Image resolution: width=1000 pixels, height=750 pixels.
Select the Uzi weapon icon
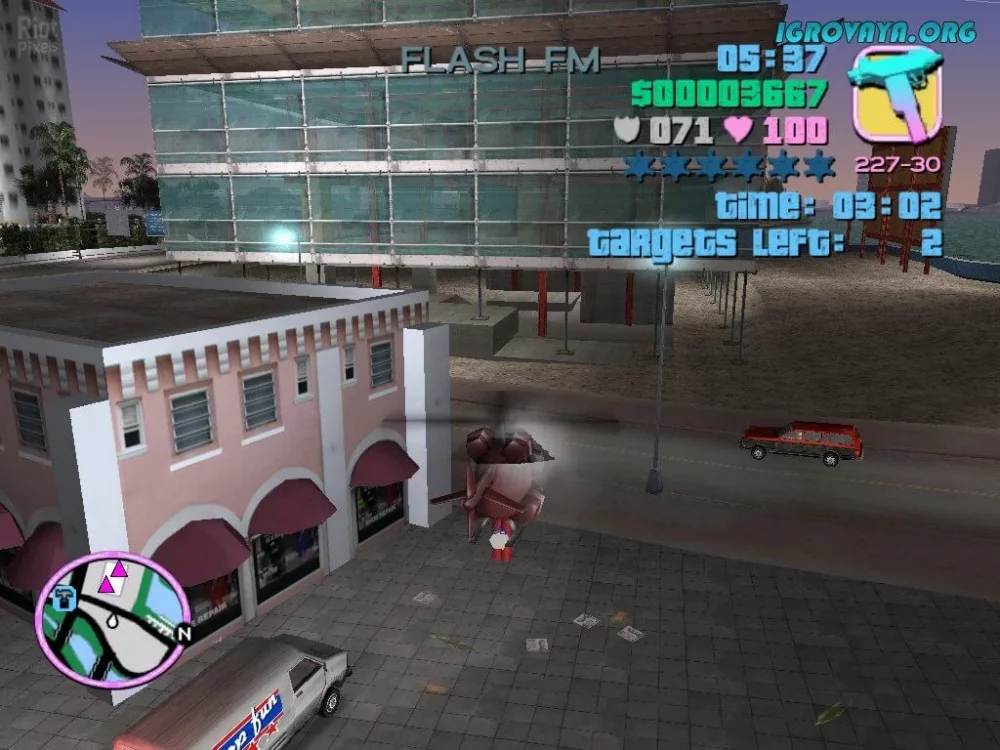(894, 93)
